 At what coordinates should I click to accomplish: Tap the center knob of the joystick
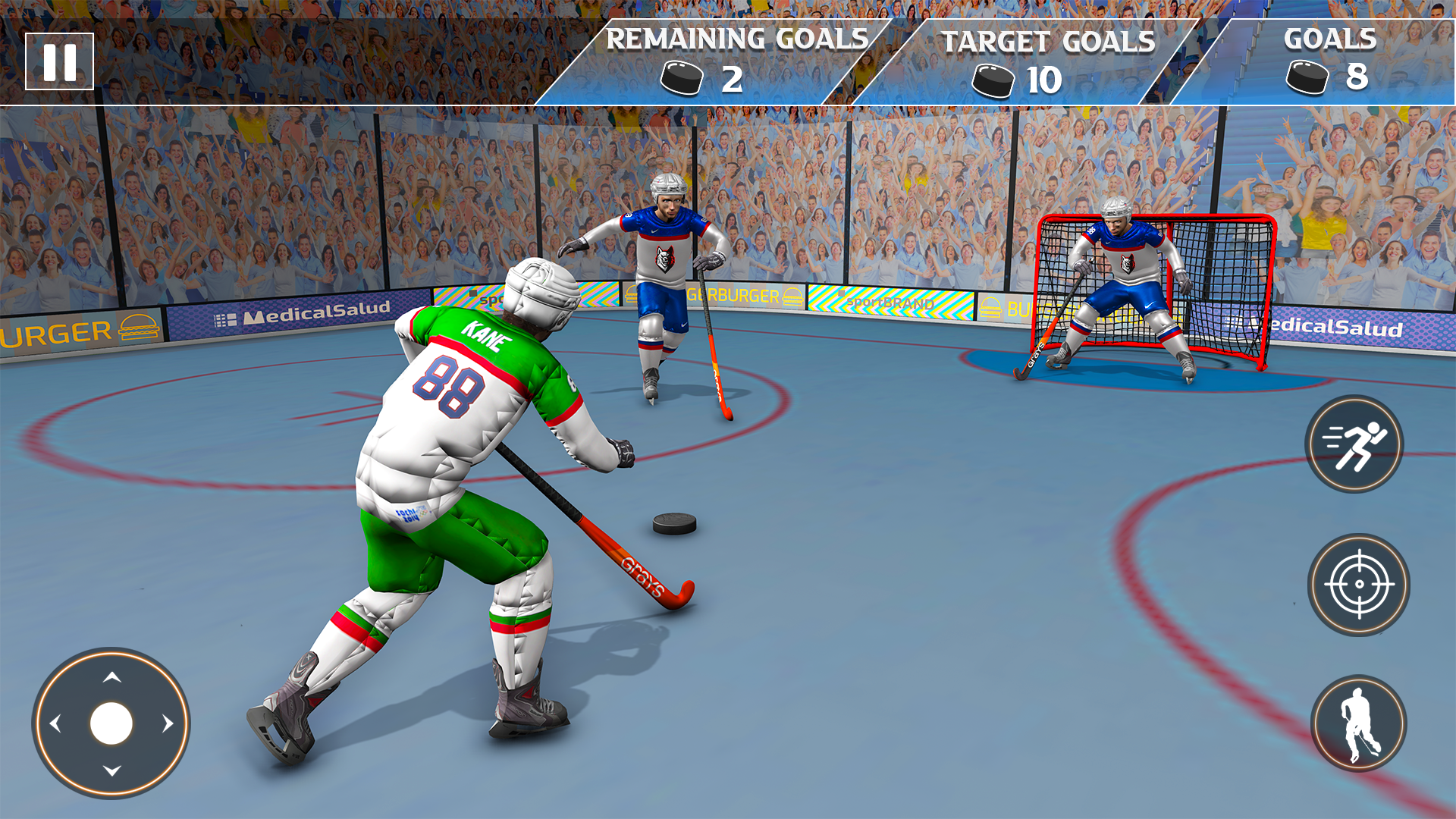(x=111, y=724)
